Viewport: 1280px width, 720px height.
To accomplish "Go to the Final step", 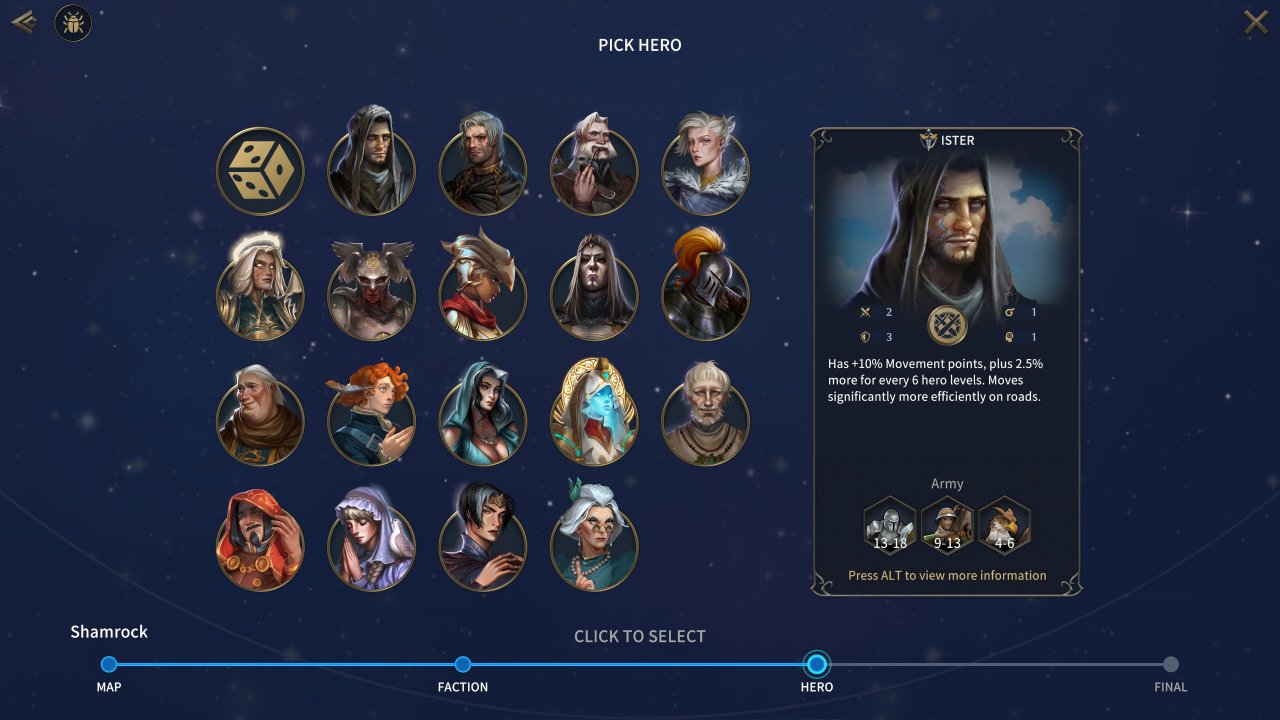I will [x=1171, y=665].
